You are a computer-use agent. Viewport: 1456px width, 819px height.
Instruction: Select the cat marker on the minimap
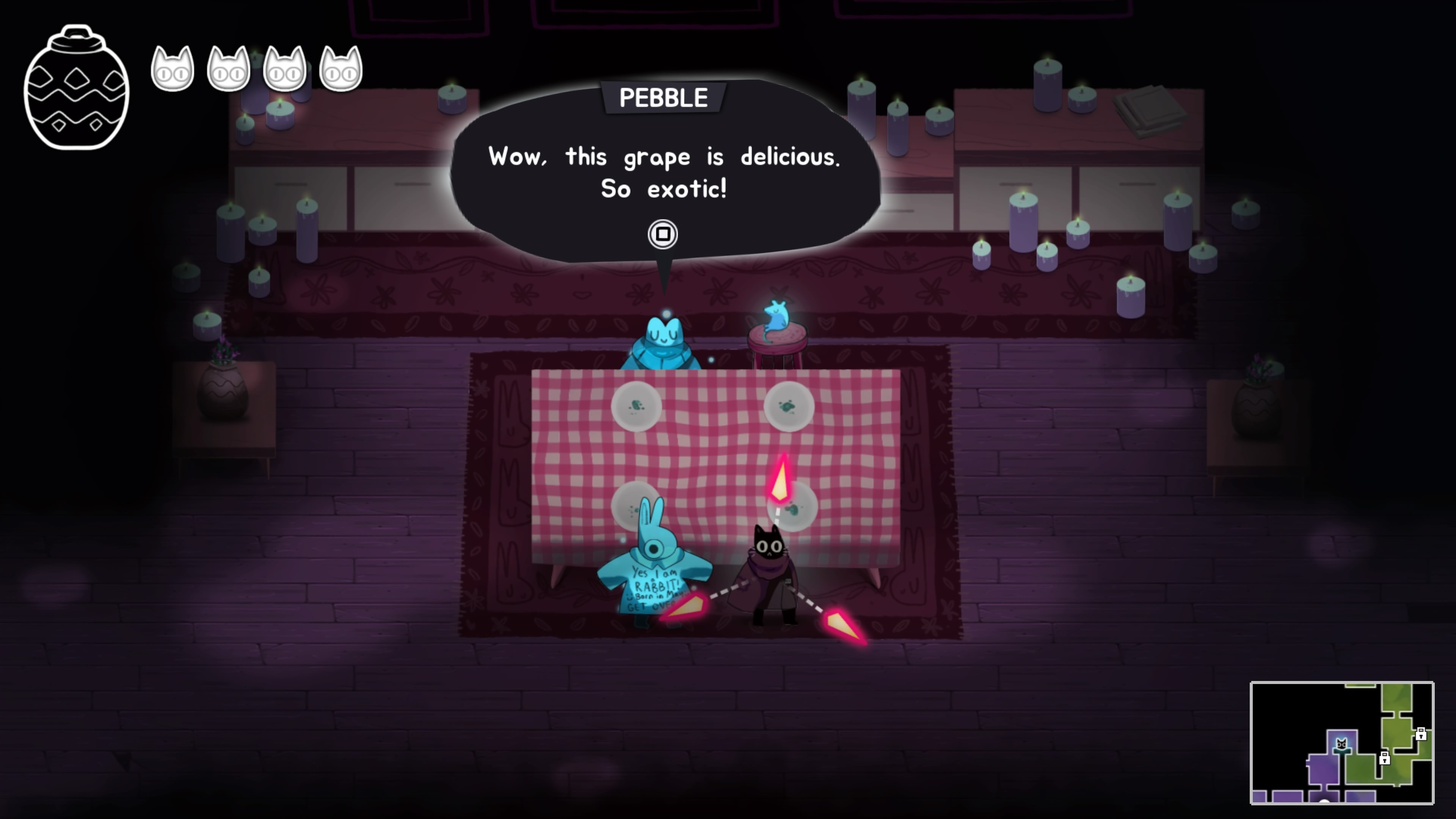click(1341, 744)
